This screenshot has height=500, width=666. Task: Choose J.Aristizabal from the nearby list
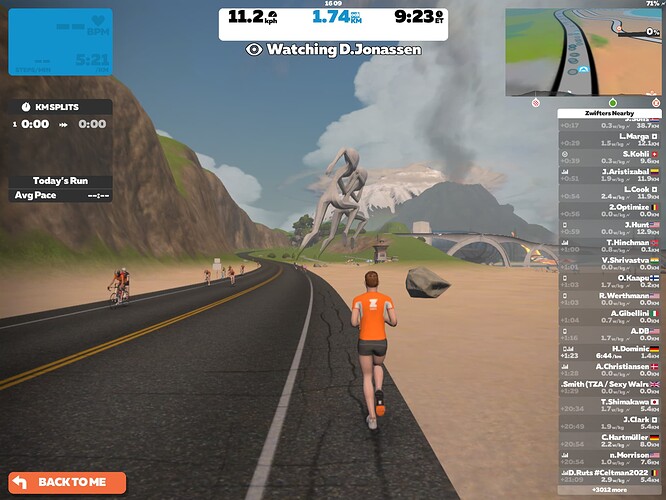tap(609, 175)
